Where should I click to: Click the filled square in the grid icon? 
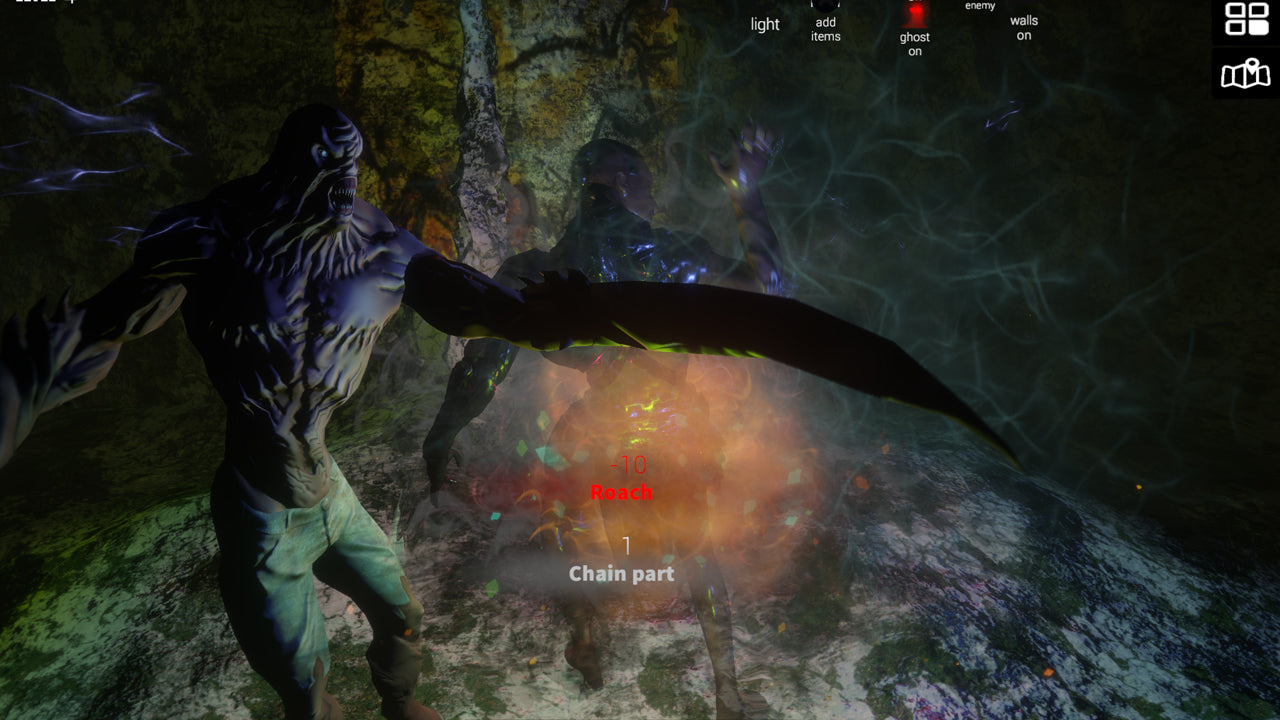point(1258,27)
